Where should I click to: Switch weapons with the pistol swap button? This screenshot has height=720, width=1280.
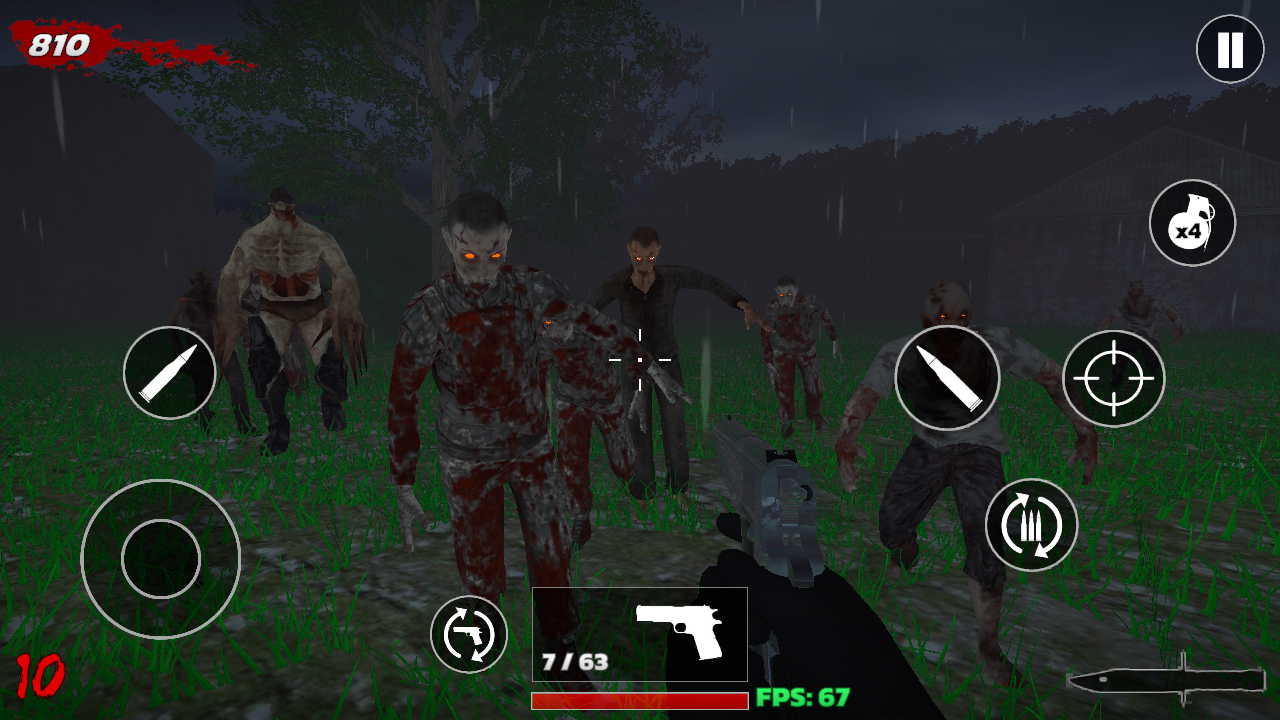click(x=469, y=634)
